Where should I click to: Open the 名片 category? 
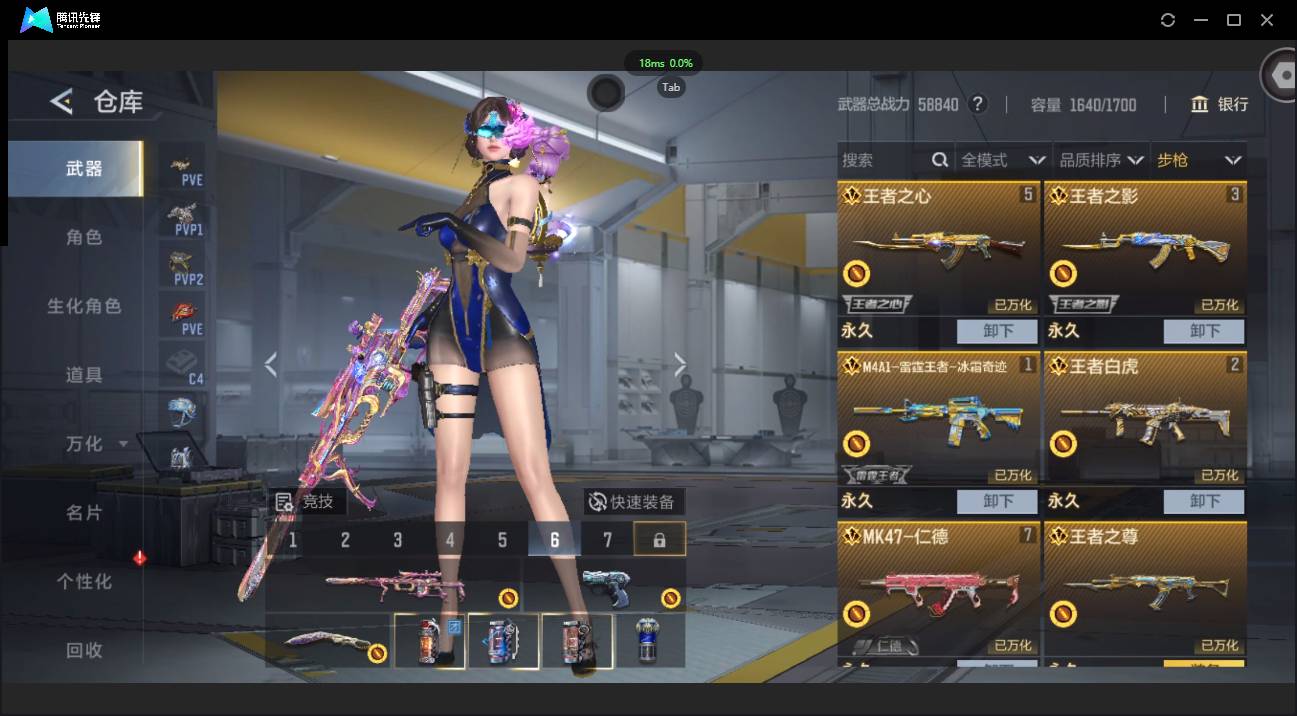(x=84, y=513)
